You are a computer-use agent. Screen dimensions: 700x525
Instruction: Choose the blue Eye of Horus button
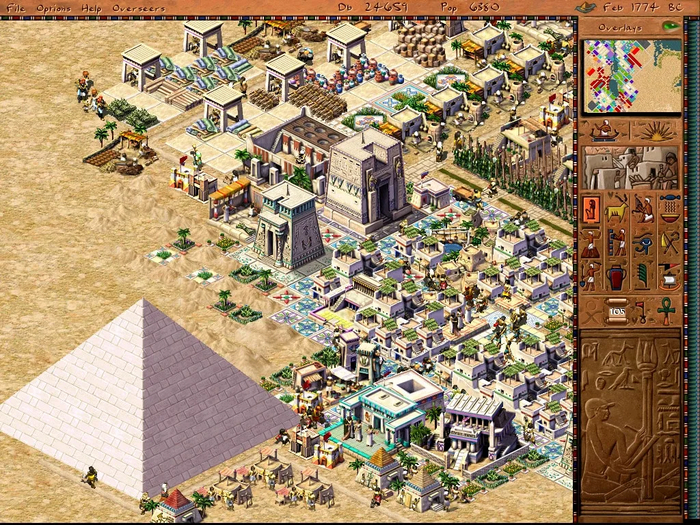pyautogui.click(x=644, y=242)
